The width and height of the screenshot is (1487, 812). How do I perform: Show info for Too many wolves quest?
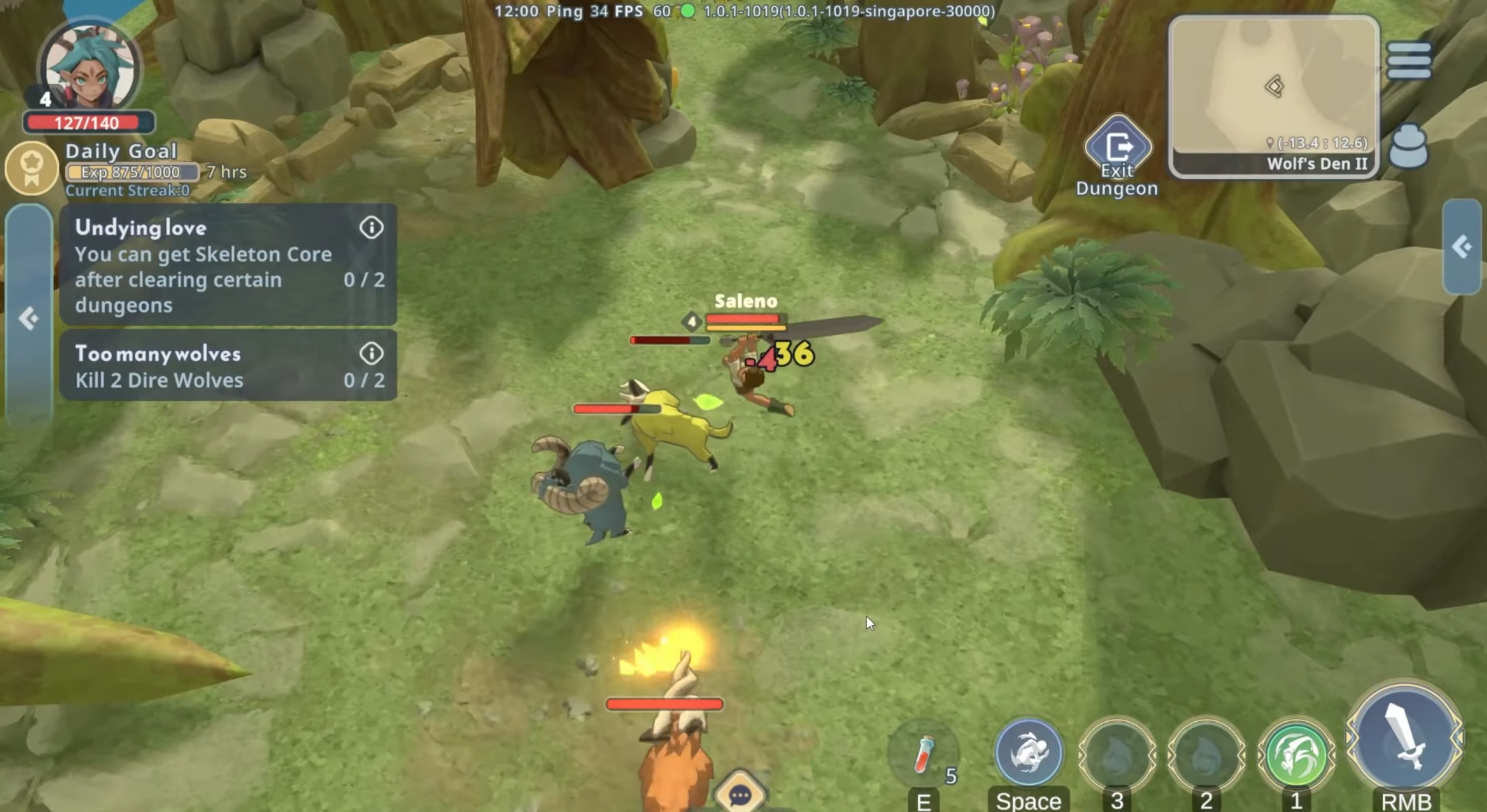tap(371, 353)
